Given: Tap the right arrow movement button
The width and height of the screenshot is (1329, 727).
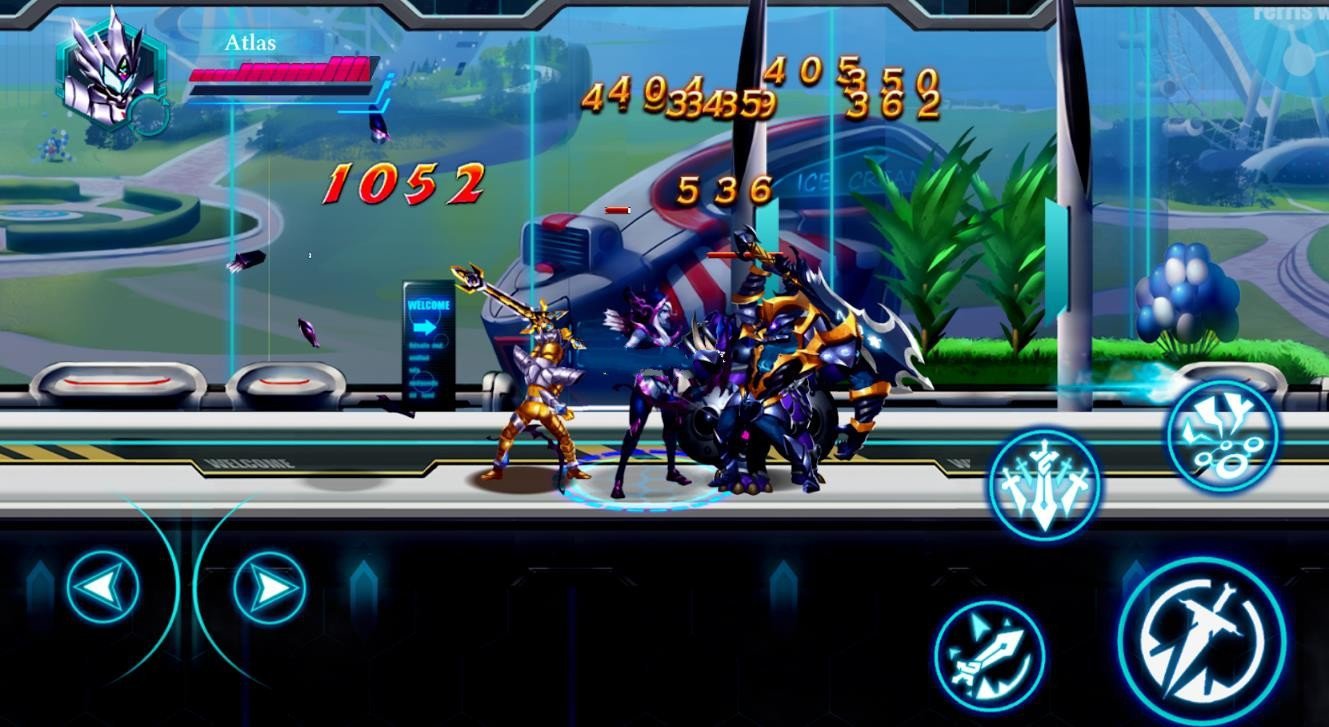Looking at the screenshot, I should tap(270, 588).
